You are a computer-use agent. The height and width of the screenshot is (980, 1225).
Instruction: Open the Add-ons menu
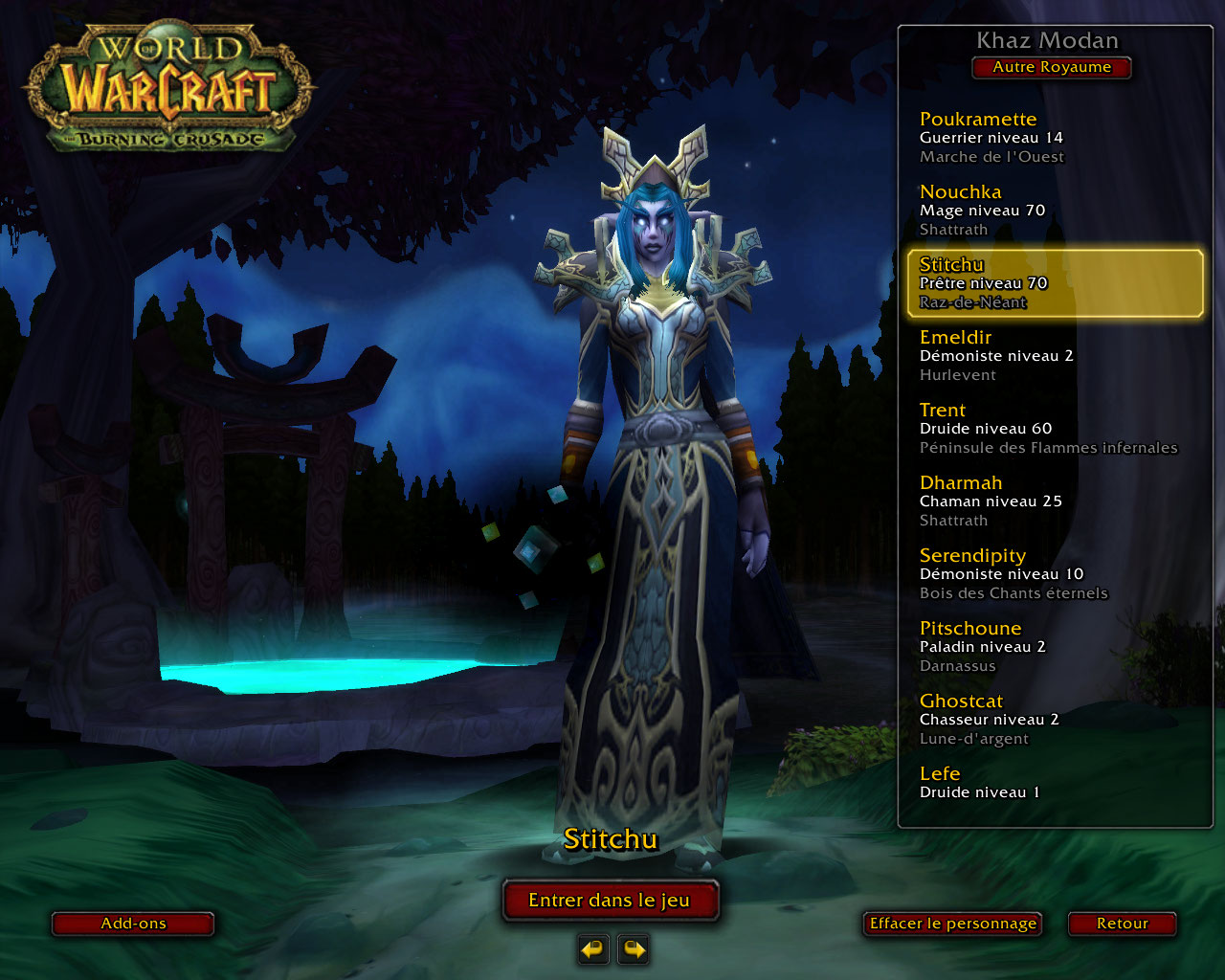(x=133, y=924)
